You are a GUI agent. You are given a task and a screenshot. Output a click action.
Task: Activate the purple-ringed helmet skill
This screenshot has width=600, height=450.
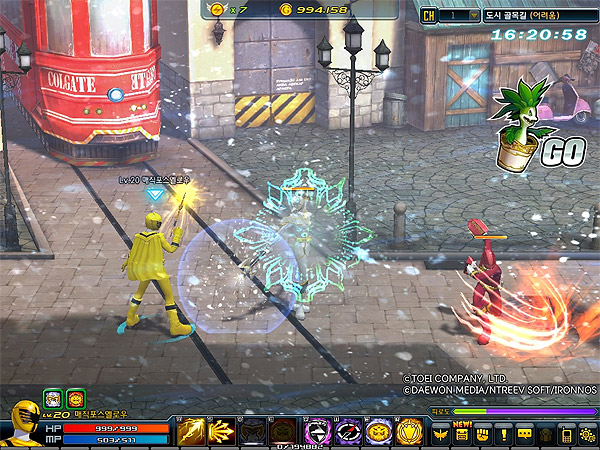coord(317,432)
